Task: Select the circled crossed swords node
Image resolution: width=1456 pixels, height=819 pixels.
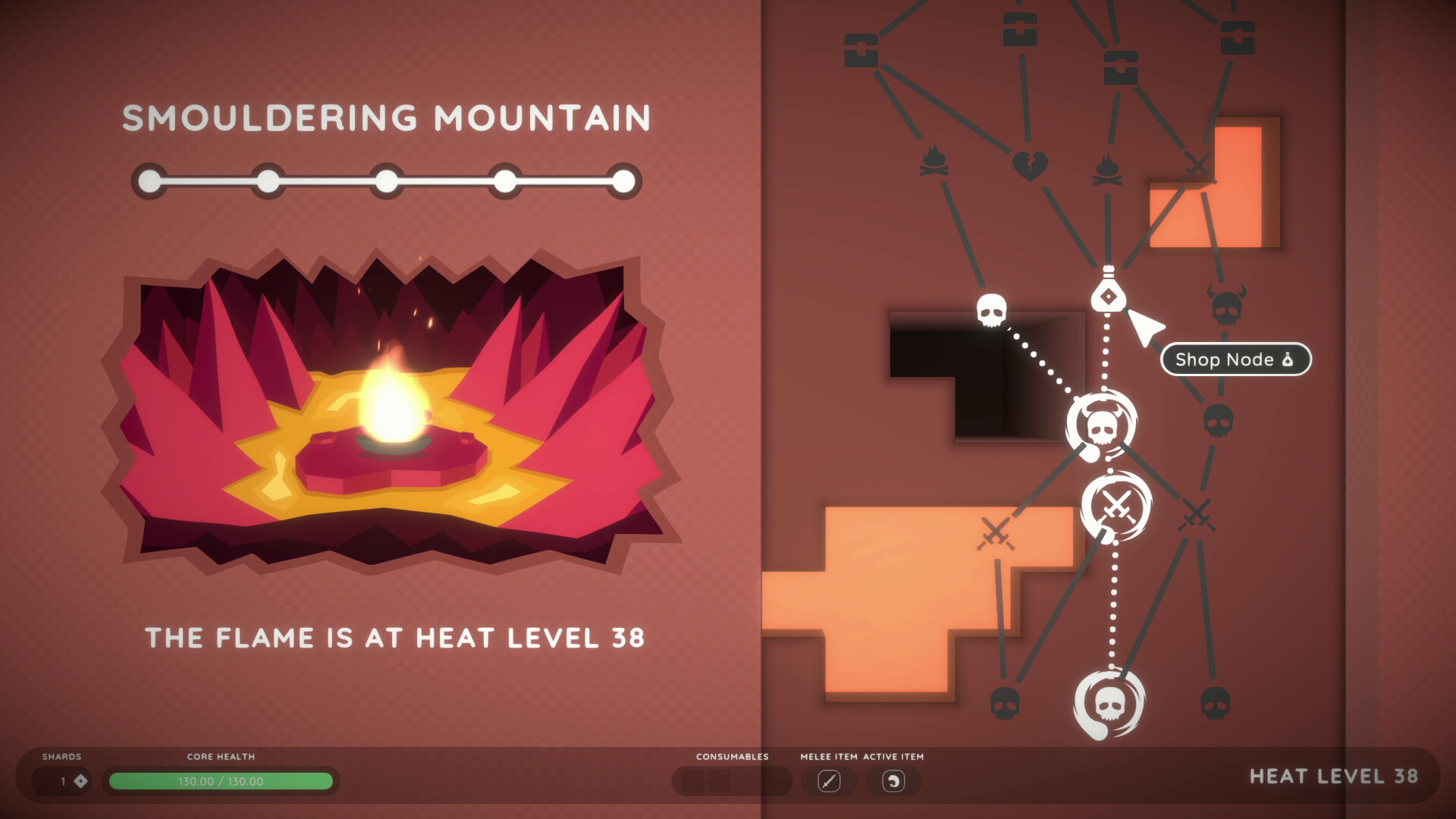Action: pos(1116,506)
